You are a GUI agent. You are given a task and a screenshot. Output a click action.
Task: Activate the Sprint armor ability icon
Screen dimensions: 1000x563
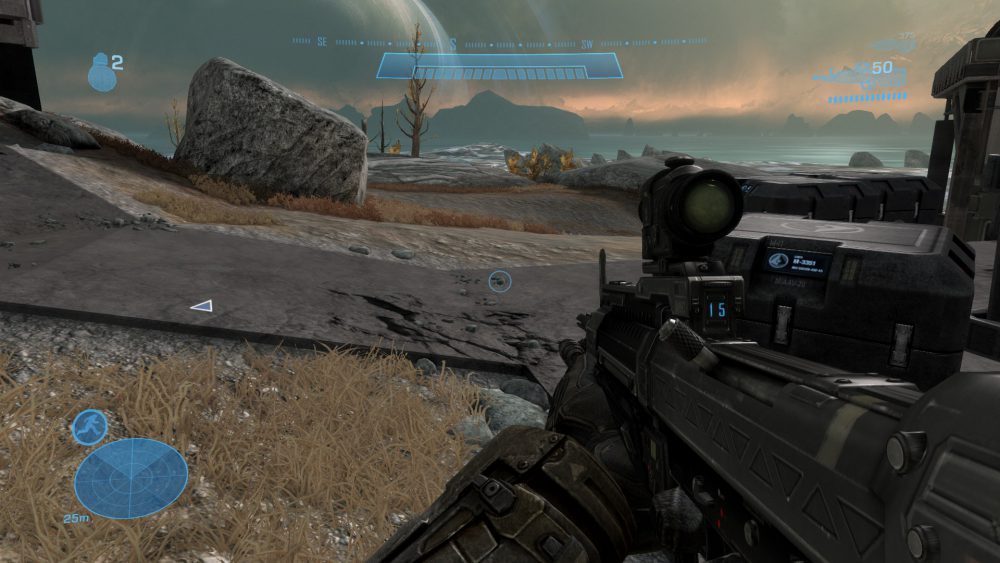[x=89, y=427]
